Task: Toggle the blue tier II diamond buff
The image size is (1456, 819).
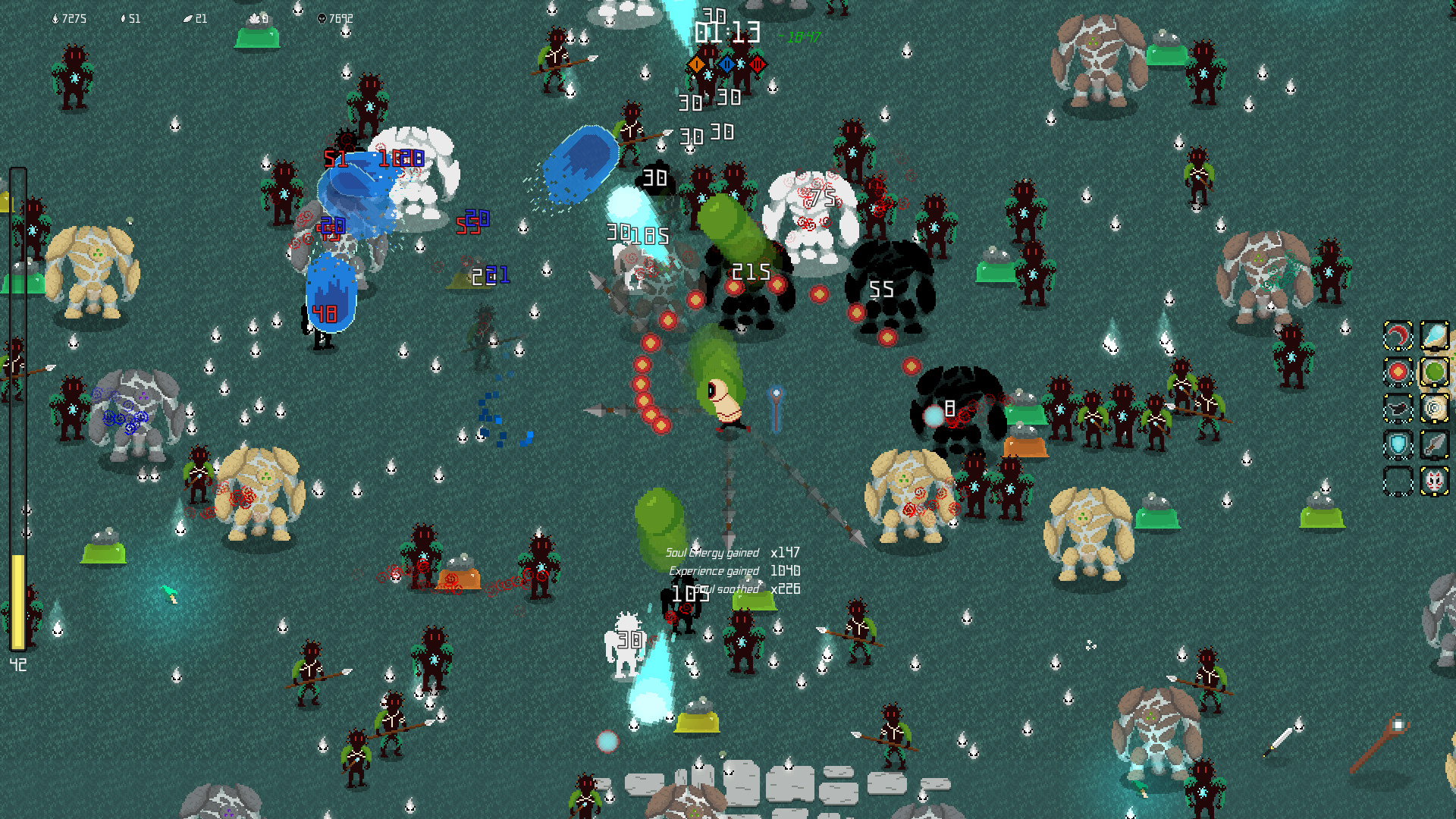Action: click(x=728, y=64)
